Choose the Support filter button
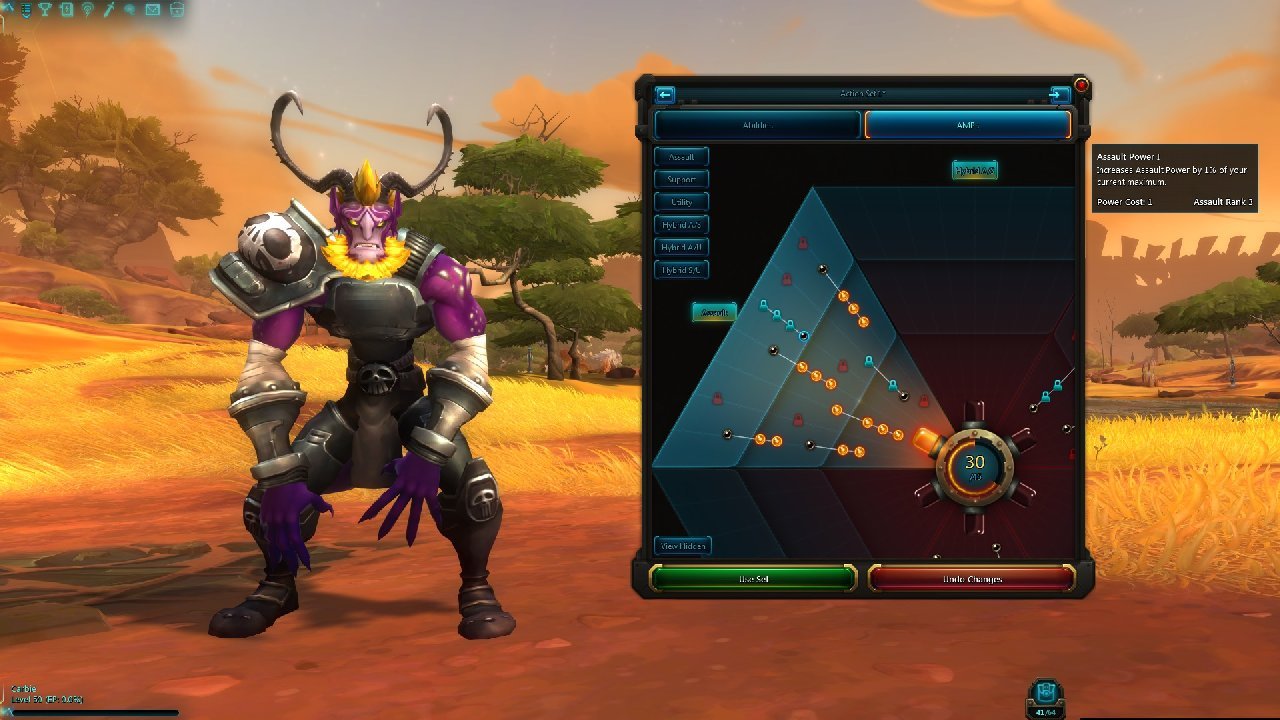The width and height of the screenshot is (1280, 720). click(x=681, y=179)
